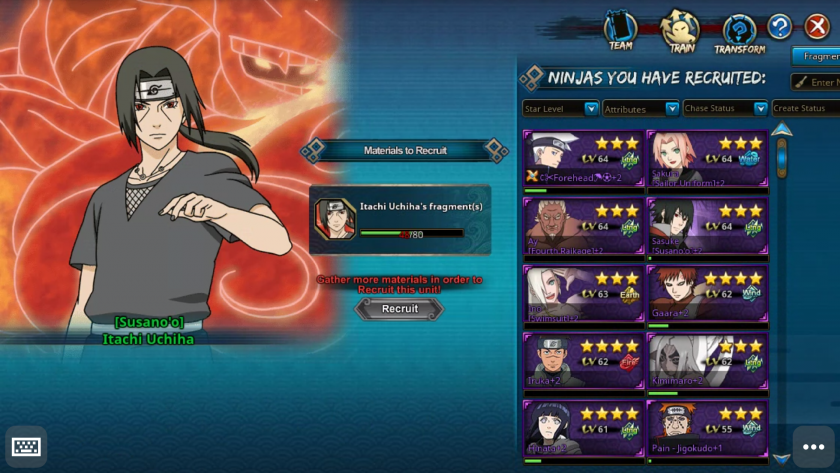Image resolution: width=840 pixels, height=473 pixels.
Task: Open the Team menu
Action: 621,31
